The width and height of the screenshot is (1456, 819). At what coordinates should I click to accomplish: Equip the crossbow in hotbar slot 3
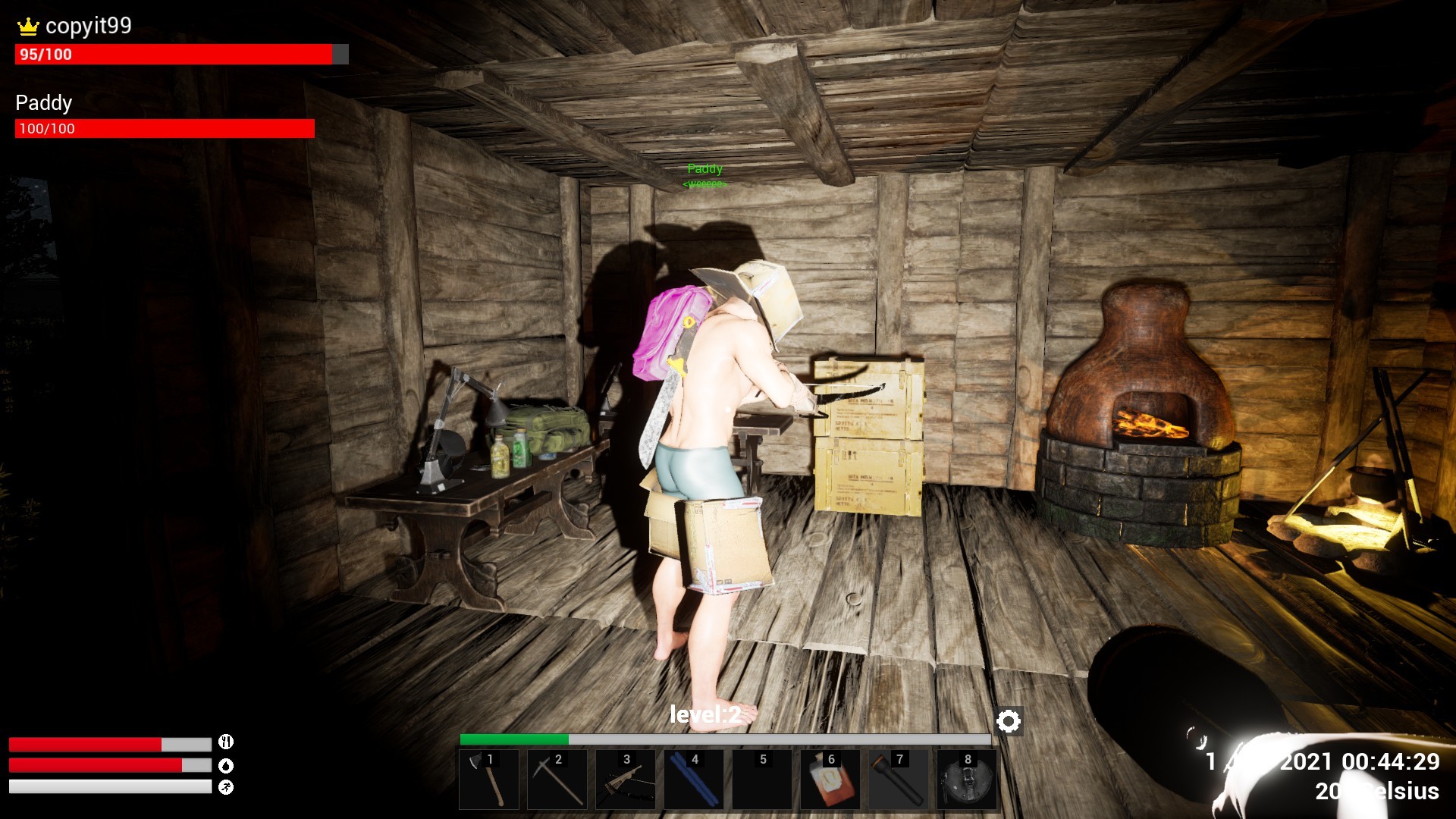coord(626,780)
